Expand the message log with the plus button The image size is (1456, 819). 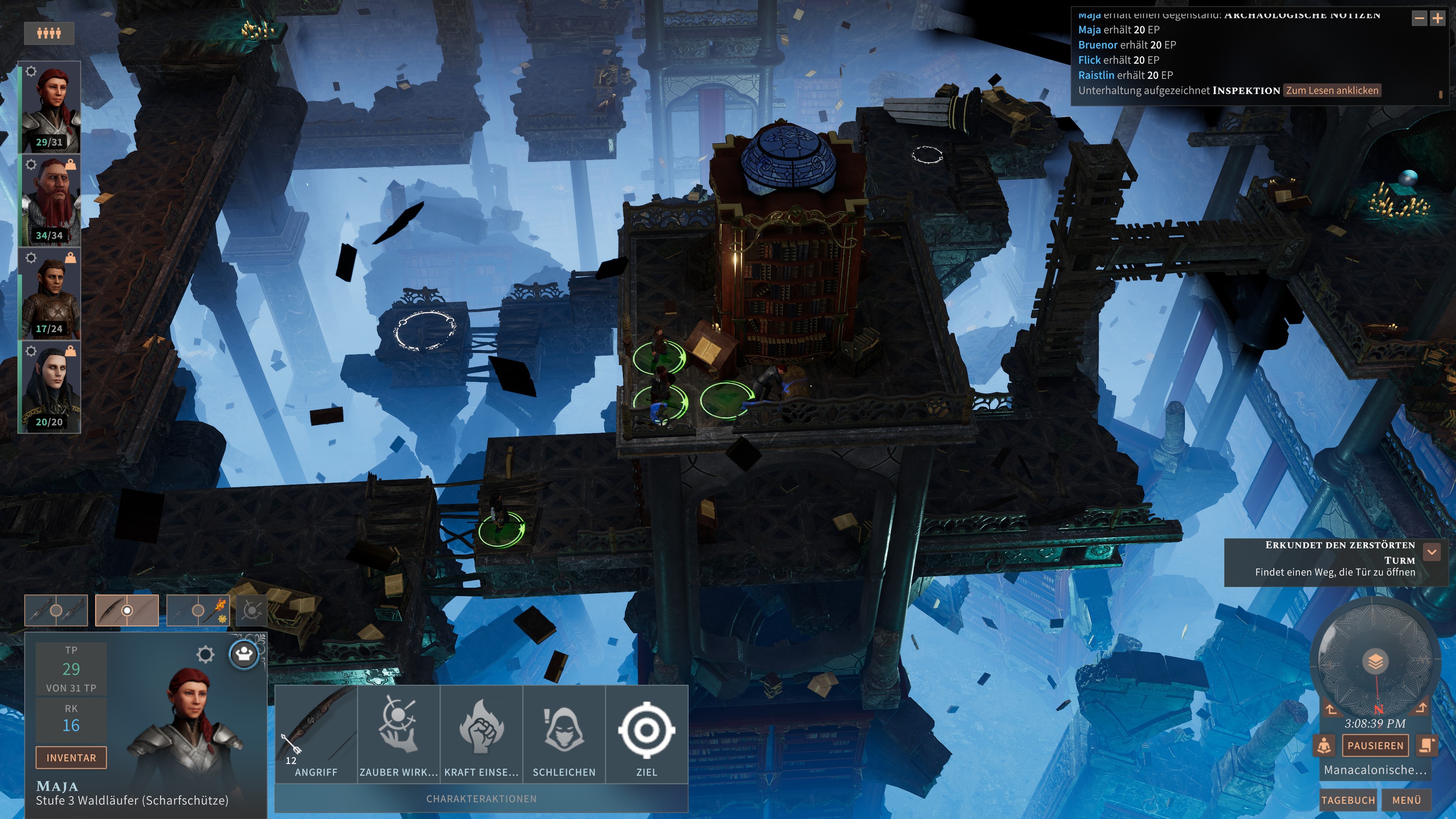1437,19
